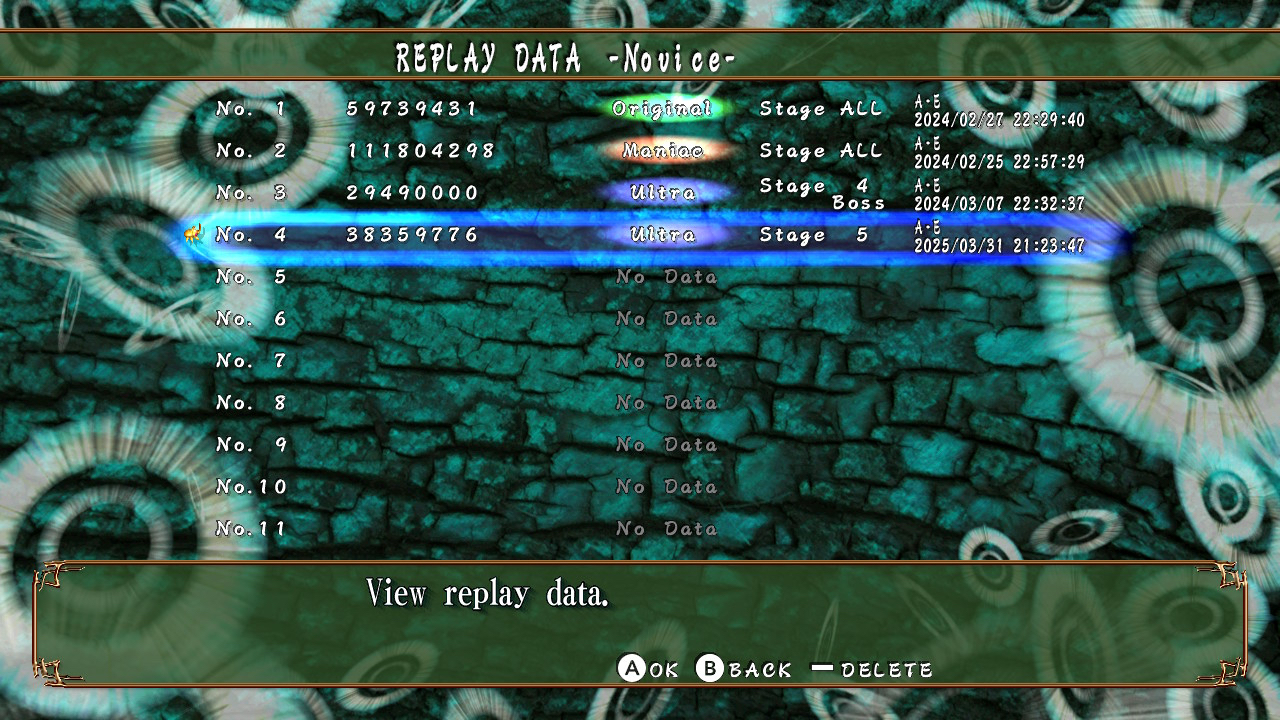Choose the No.11 replay row
The width and height of the screenshot is (1280, 720).
[650, 529]
